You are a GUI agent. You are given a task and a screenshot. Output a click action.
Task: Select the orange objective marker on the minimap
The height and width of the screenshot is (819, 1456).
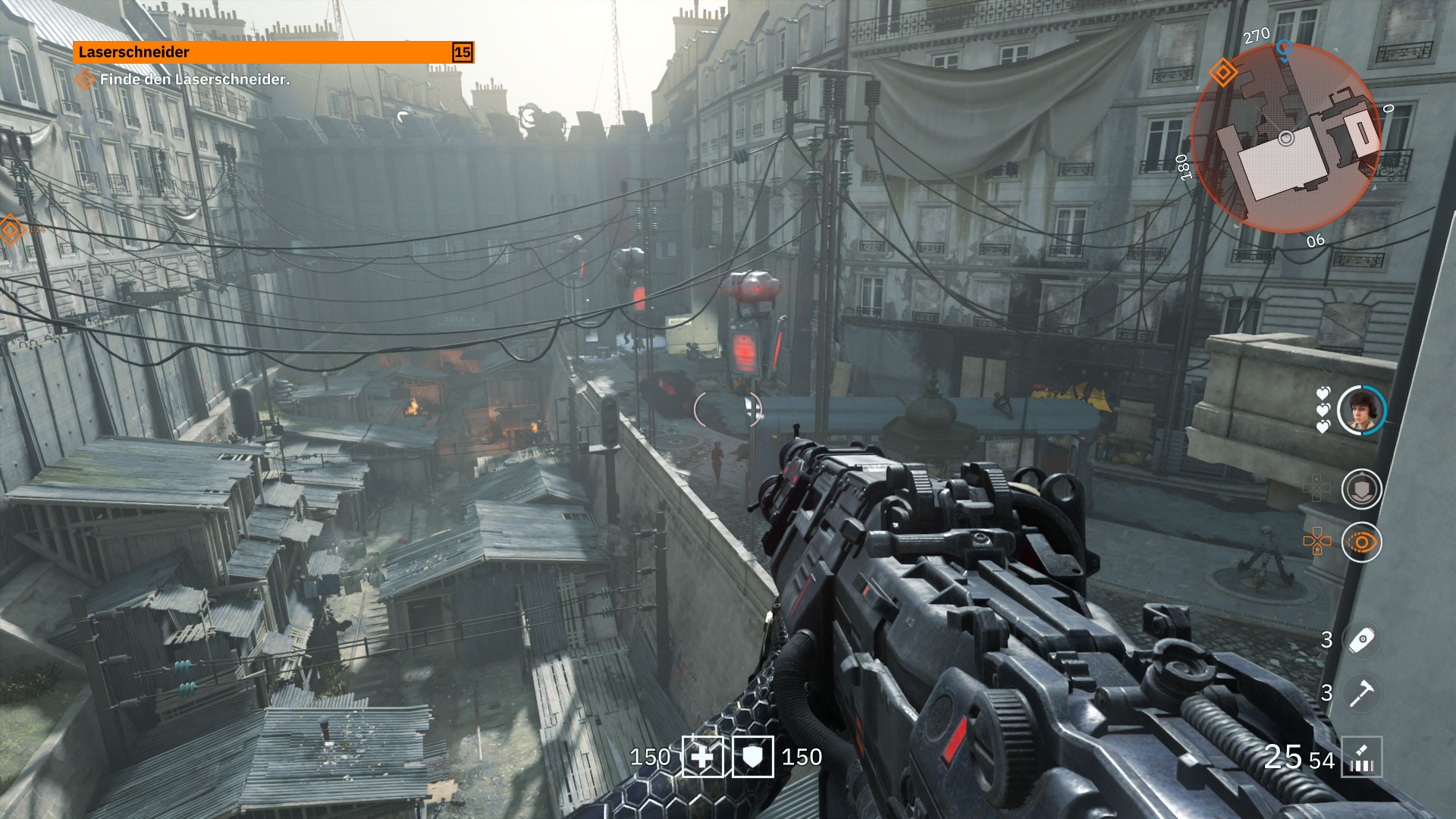1222,73
